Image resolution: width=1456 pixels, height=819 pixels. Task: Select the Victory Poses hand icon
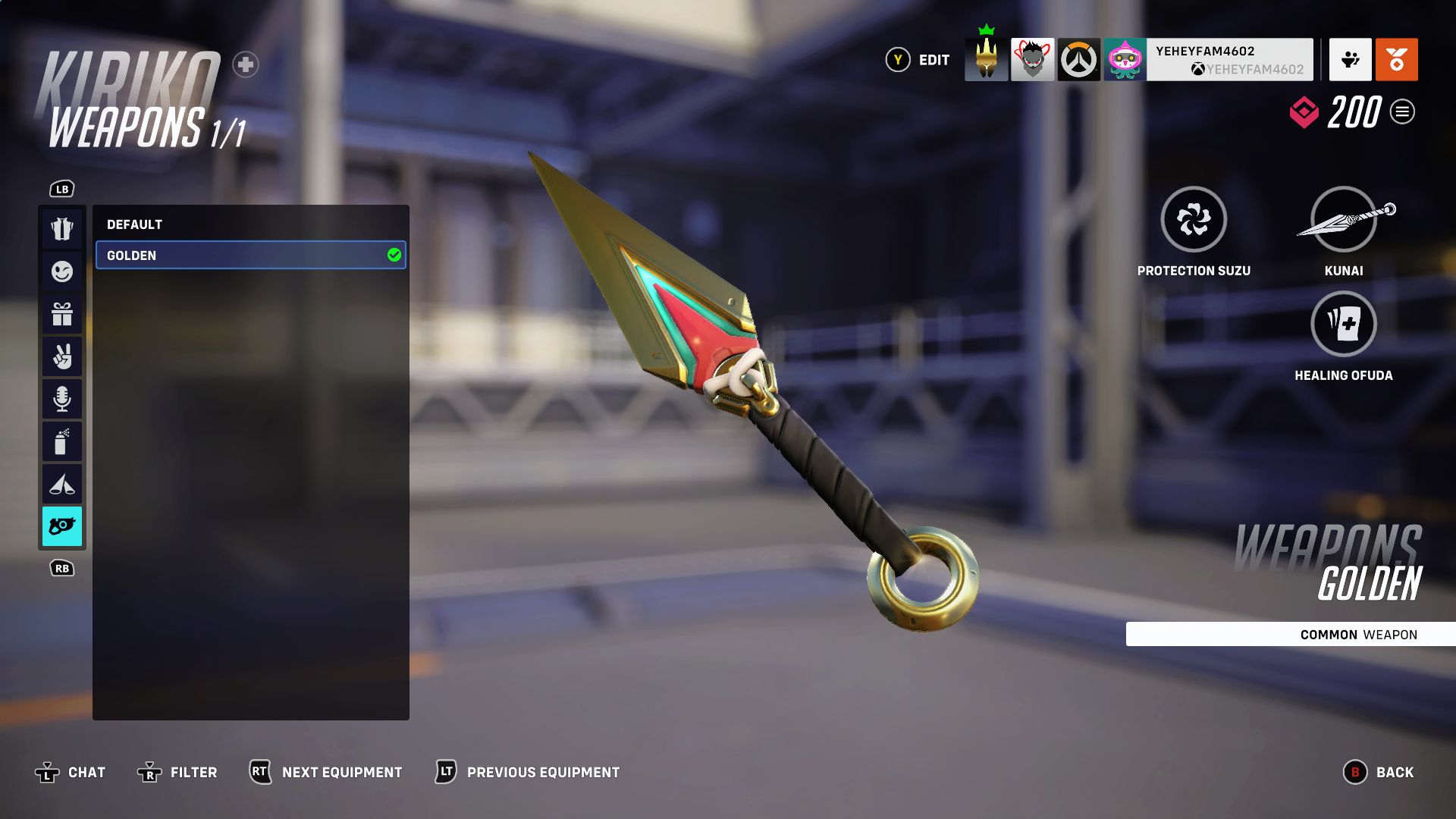point(62,356)
